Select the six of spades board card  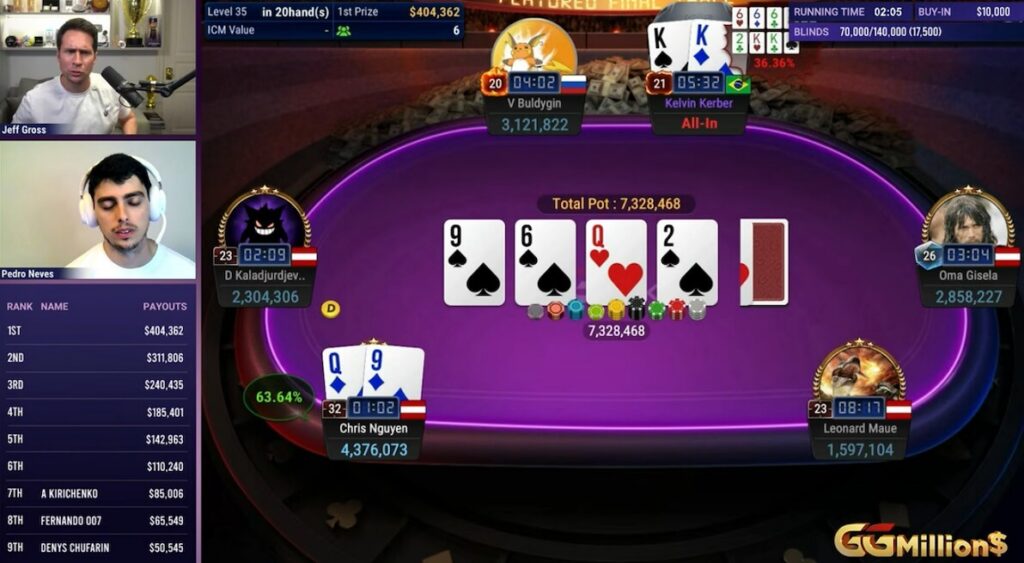click(545, 262)
